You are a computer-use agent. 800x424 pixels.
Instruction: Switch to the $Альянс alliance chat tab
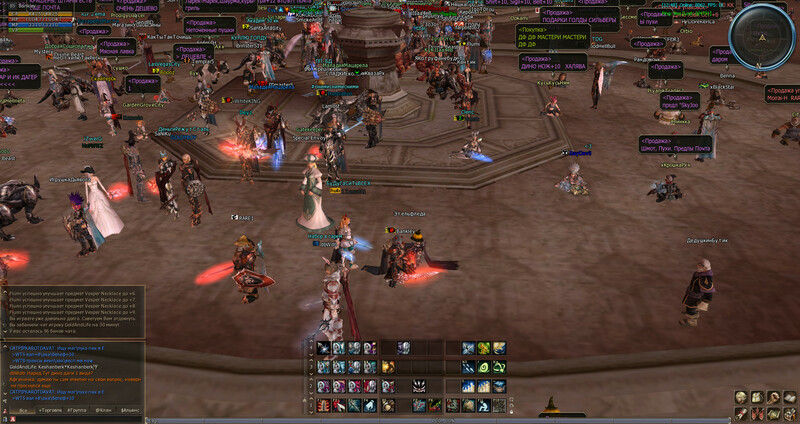(x=130, y=410)
